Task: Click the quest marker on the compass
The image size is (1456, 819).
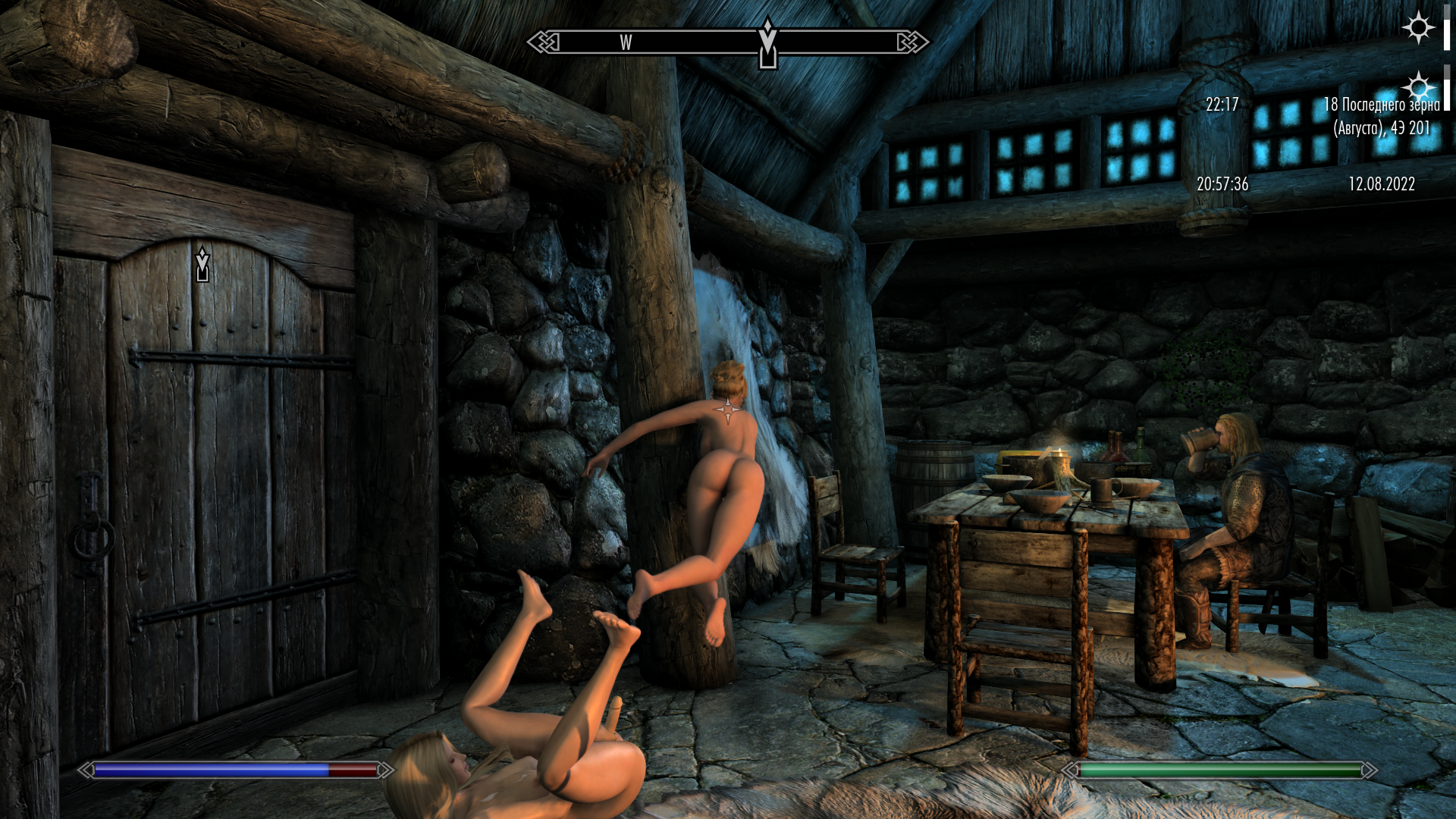Action: click(x=767, y=44)
